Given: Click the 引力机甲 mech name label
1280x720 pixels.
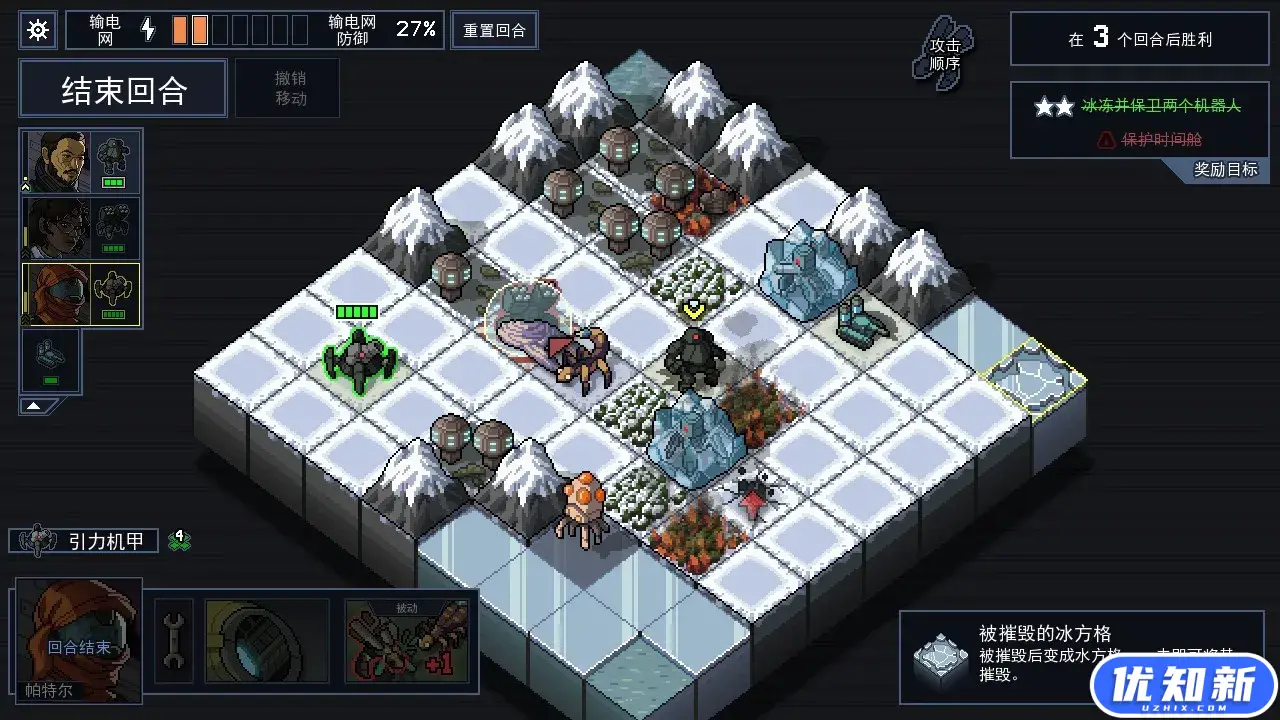Looking at the screenshot, I should tap(98, 541).
